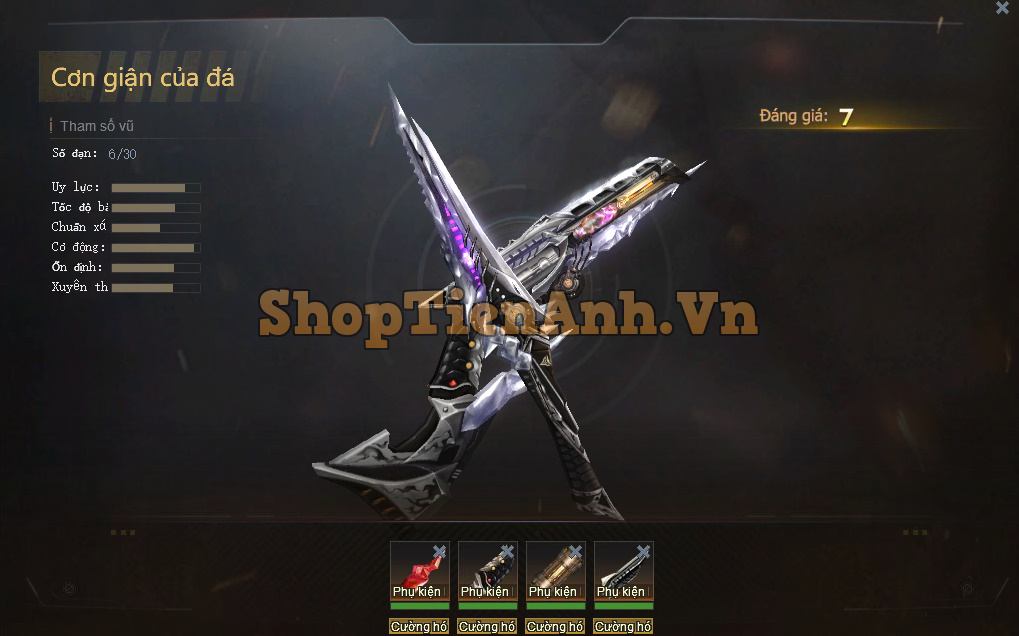Close the weapon detail window
Image resolution: width=1019 pixels, height=636 pixels.
pyautogui.click(x=1002, y=8)
